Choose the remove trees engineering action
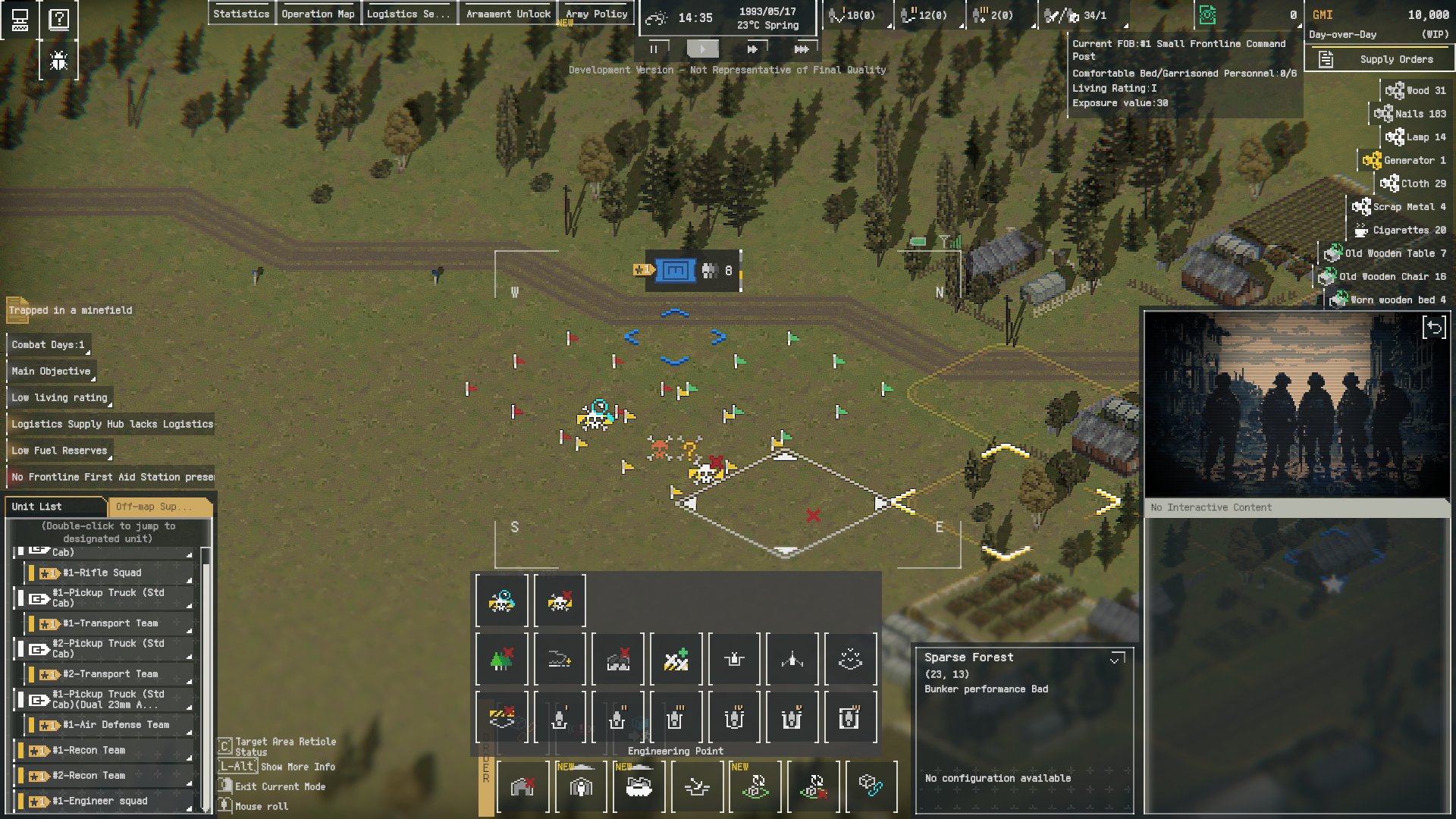 click(x=501, y=659)
